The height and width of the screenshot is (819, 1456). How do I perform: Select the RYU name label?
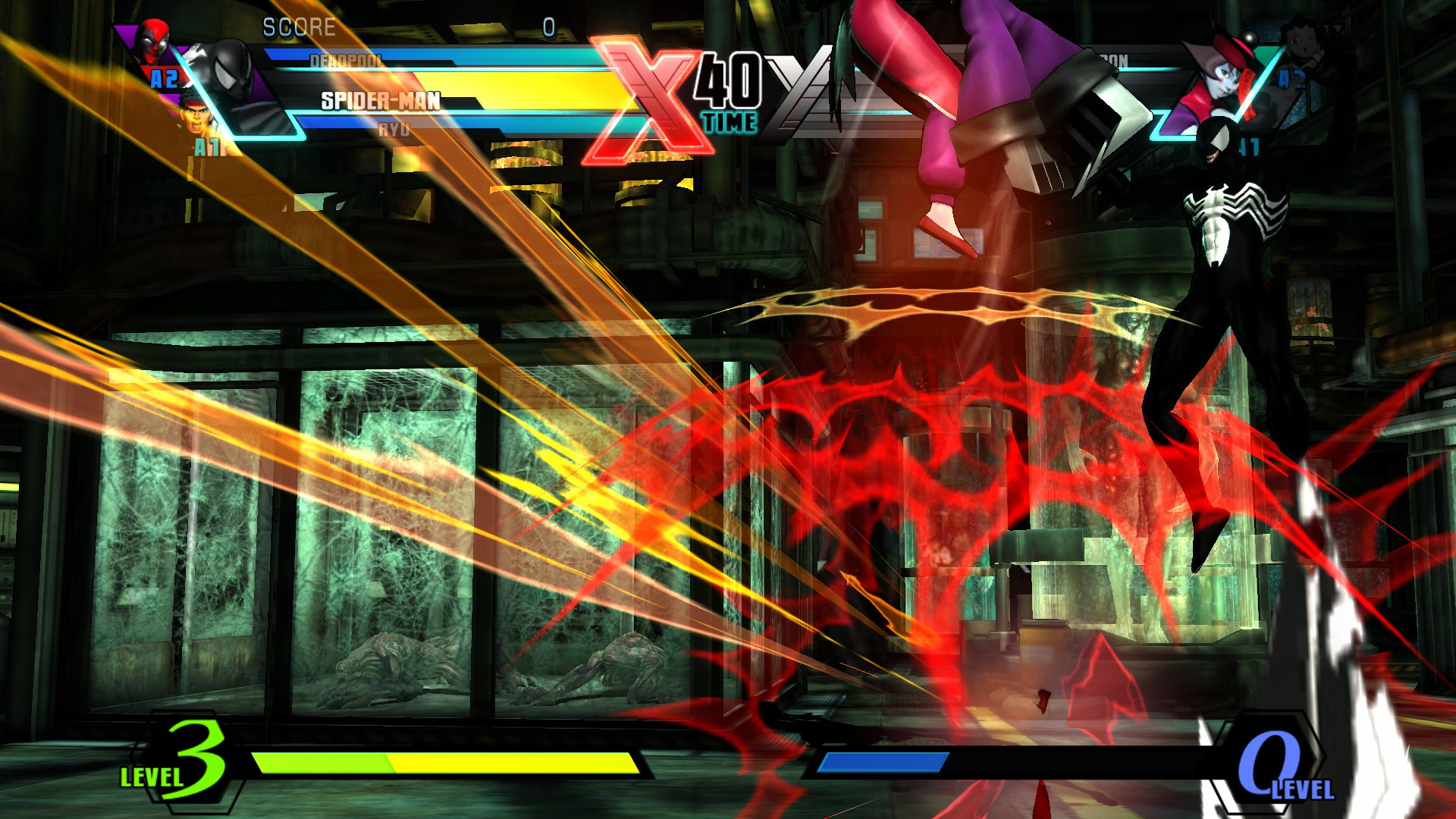tap(394, 129)
